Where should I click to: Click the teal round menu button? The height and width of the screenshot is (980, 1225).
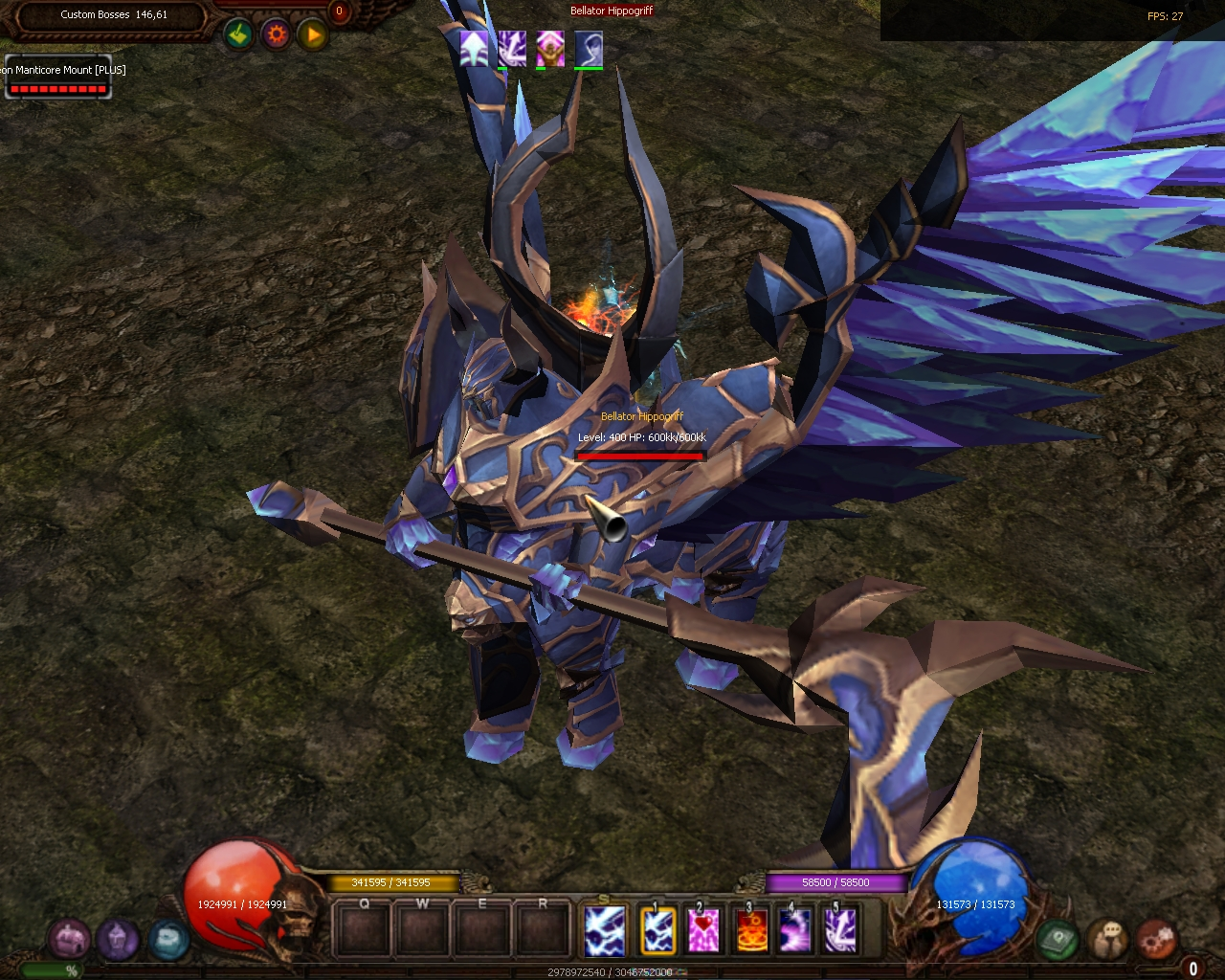point(167,939)
